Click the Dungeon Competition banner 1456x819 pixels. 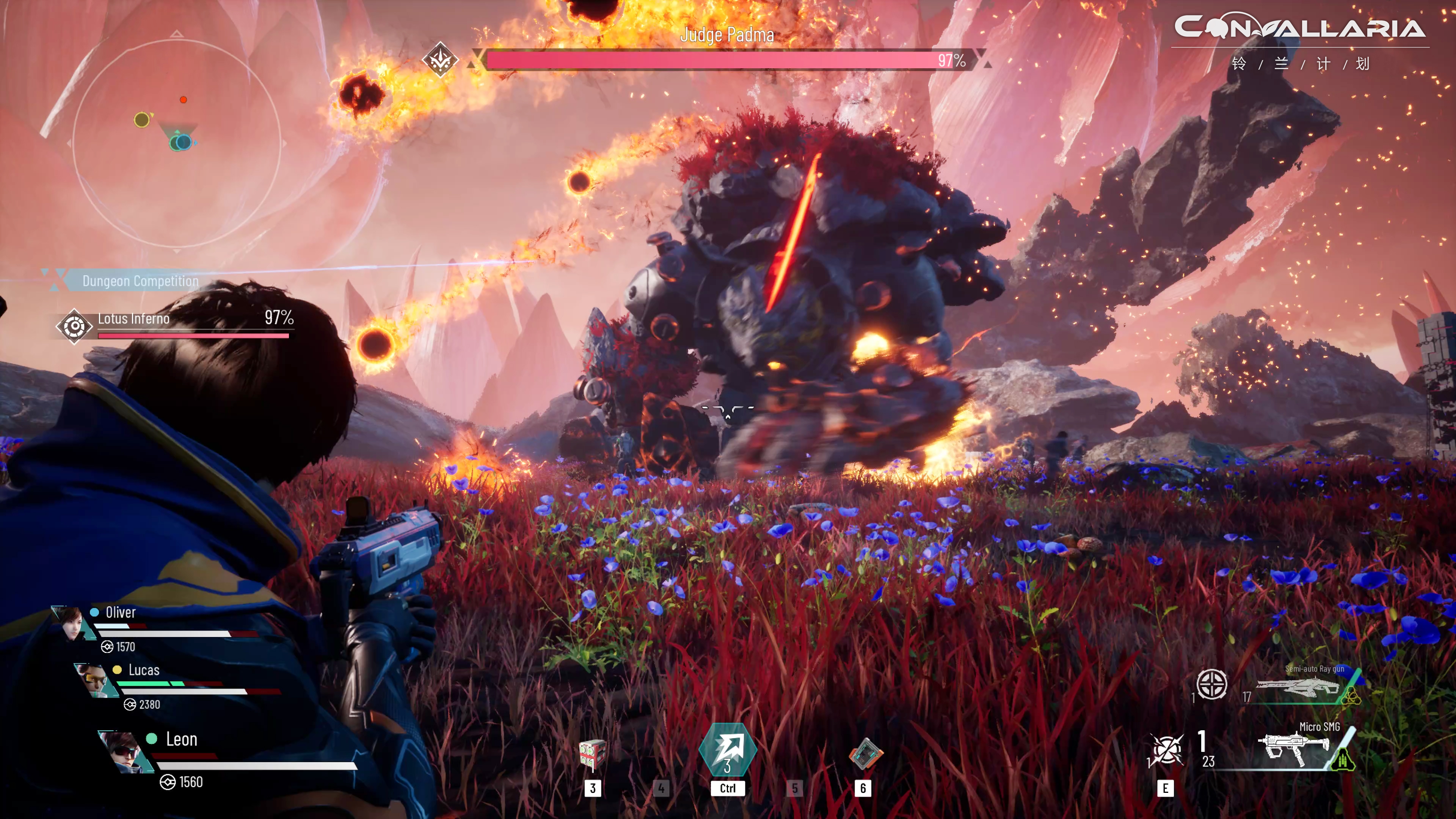click(140, 281)
